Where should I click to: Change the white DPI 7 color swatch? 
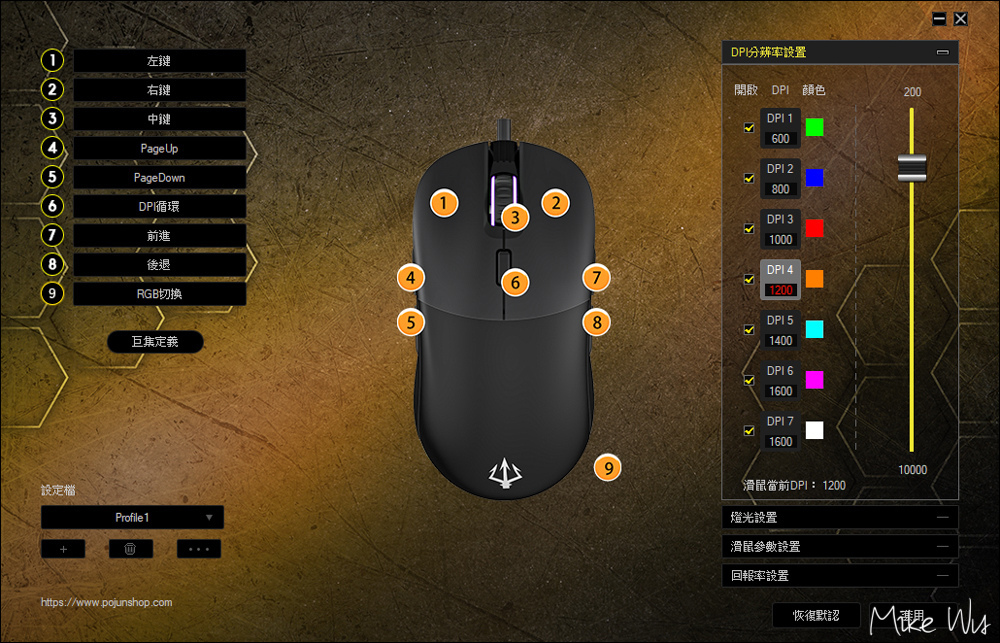[814, 430]
